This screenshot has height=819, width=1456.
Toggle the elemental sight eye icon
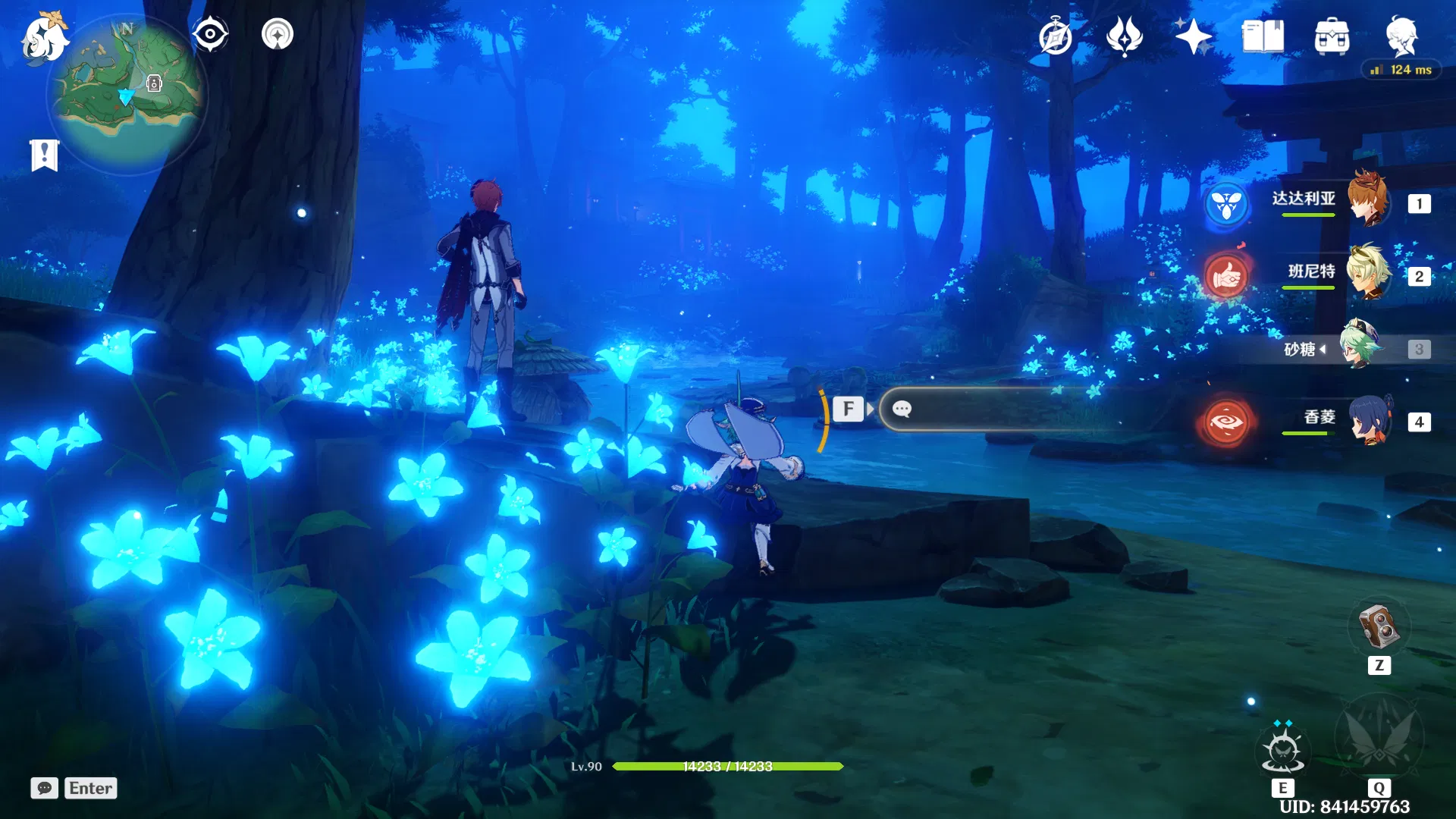point(210,34)
